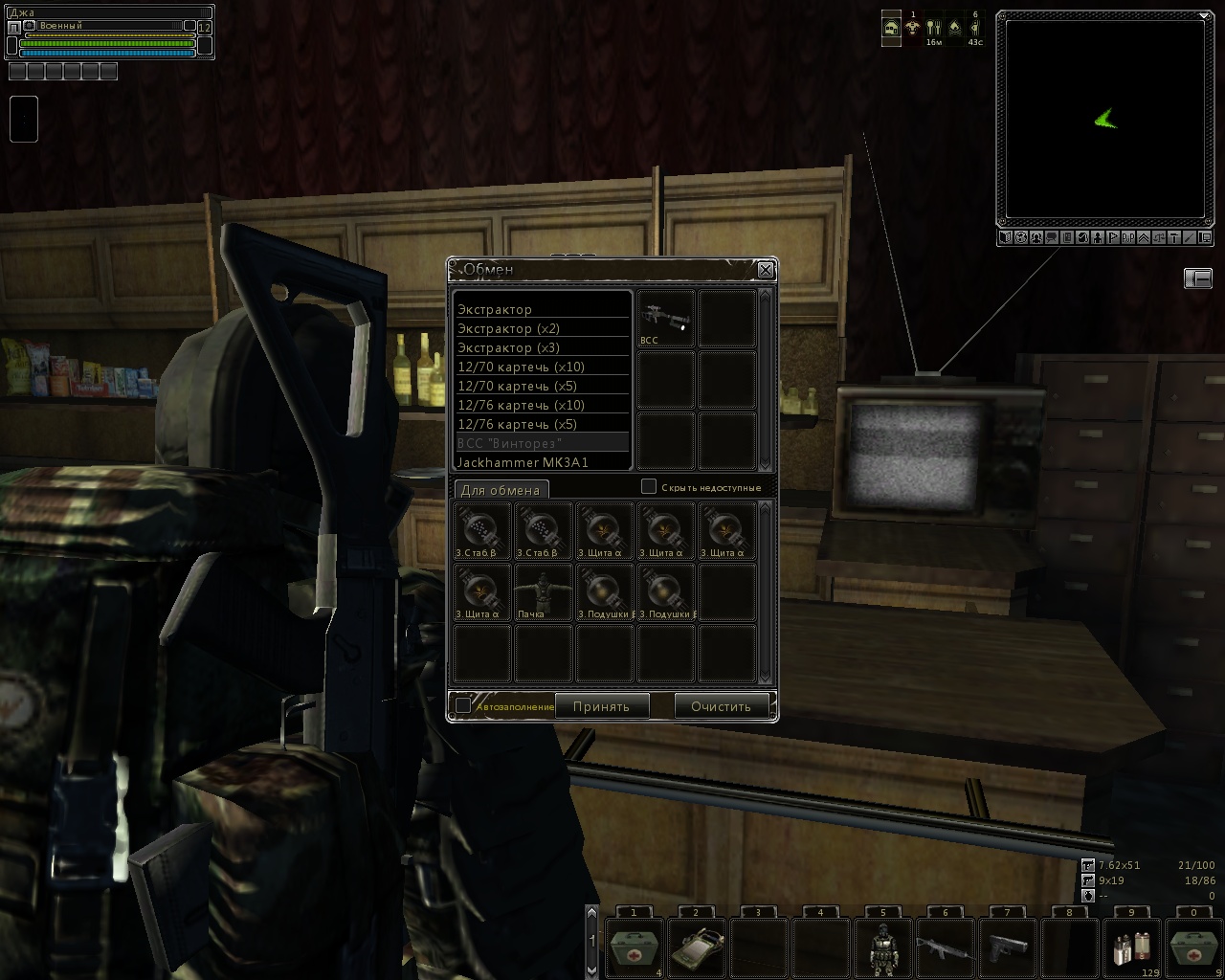The width and height of the screenshot is (1225, 980).
Task: Click the ВСС rifle reward slot
Action: click(666, 319)
